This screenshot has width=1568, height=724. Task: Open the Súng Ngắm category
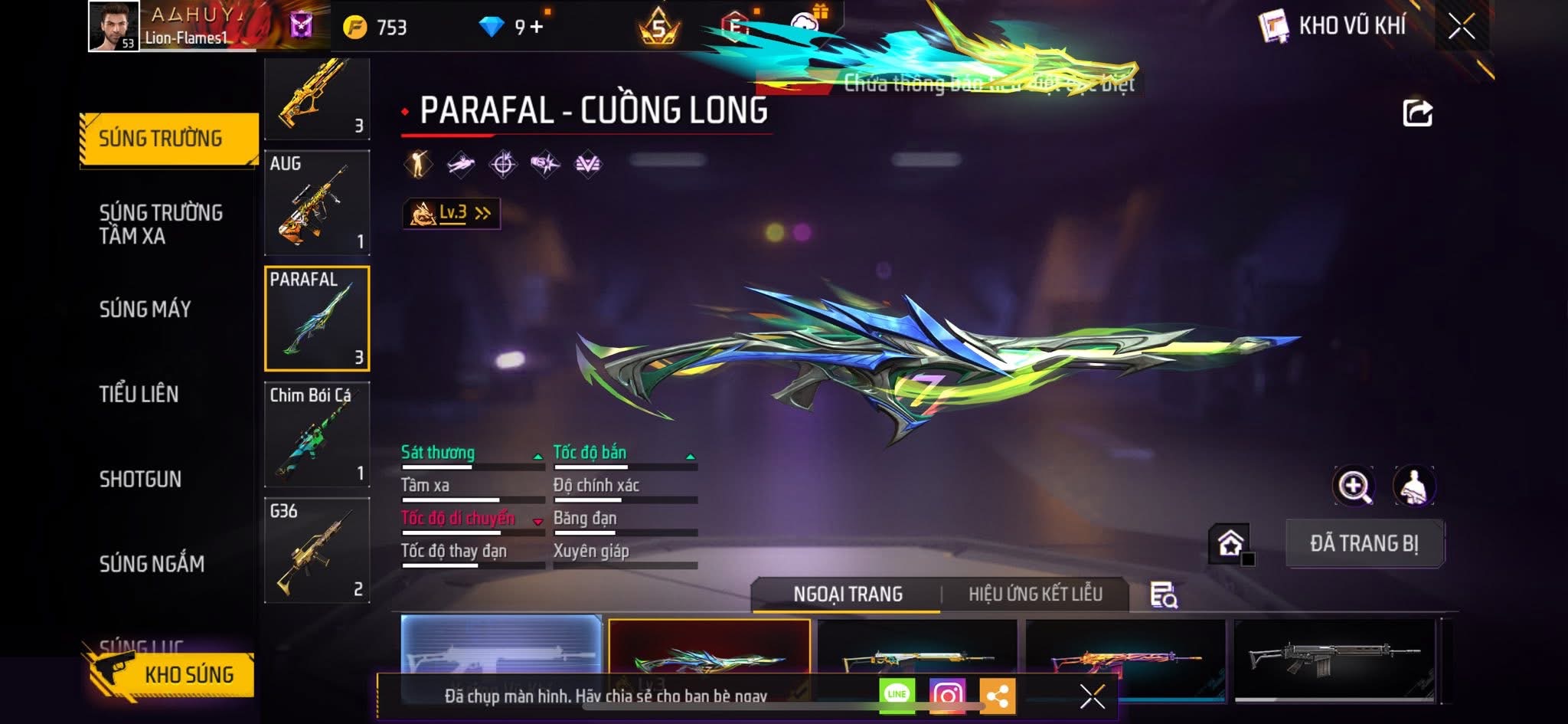tap(152, 564)
